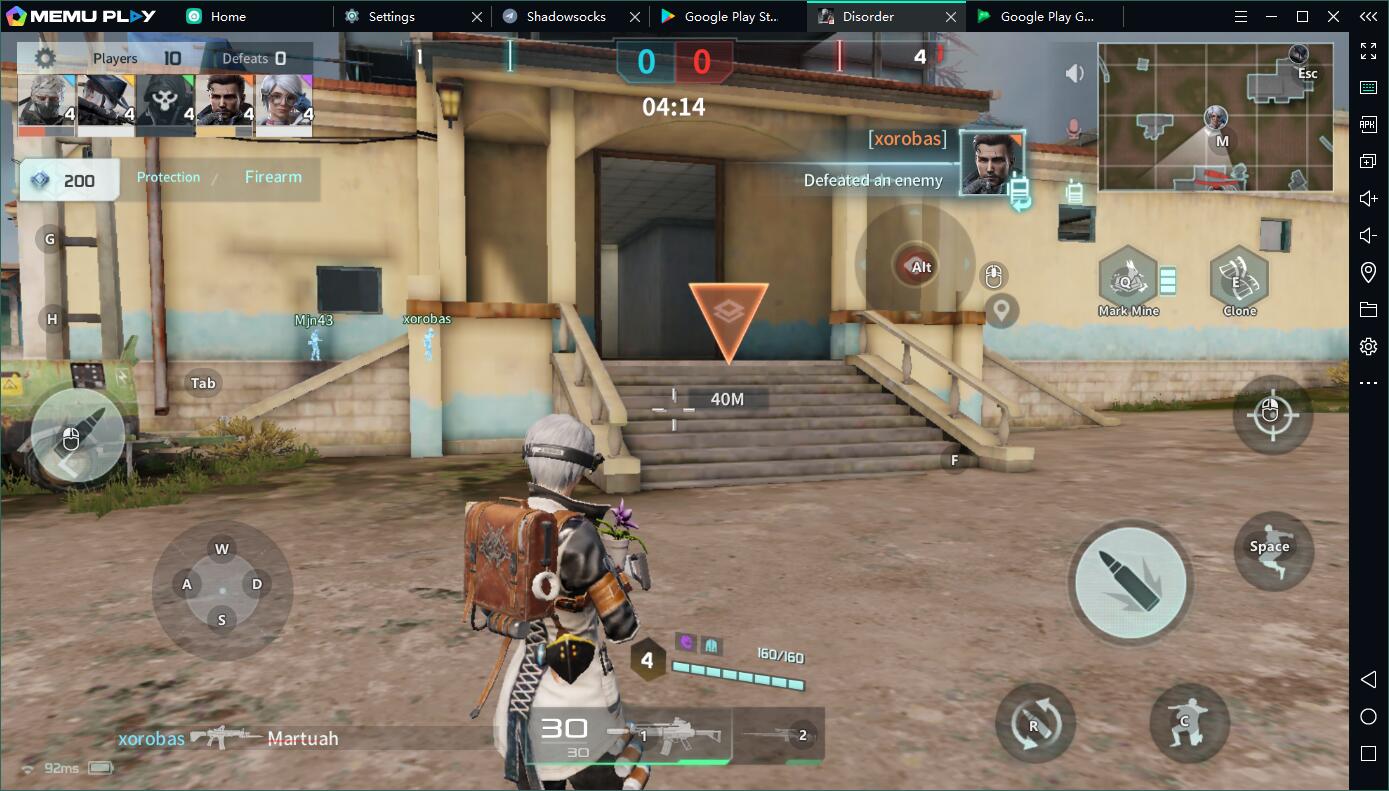Image resolution: width=1389 pixels, height=791 pixels.
Task: Open the gear settings icon
Action: (45, 58)
